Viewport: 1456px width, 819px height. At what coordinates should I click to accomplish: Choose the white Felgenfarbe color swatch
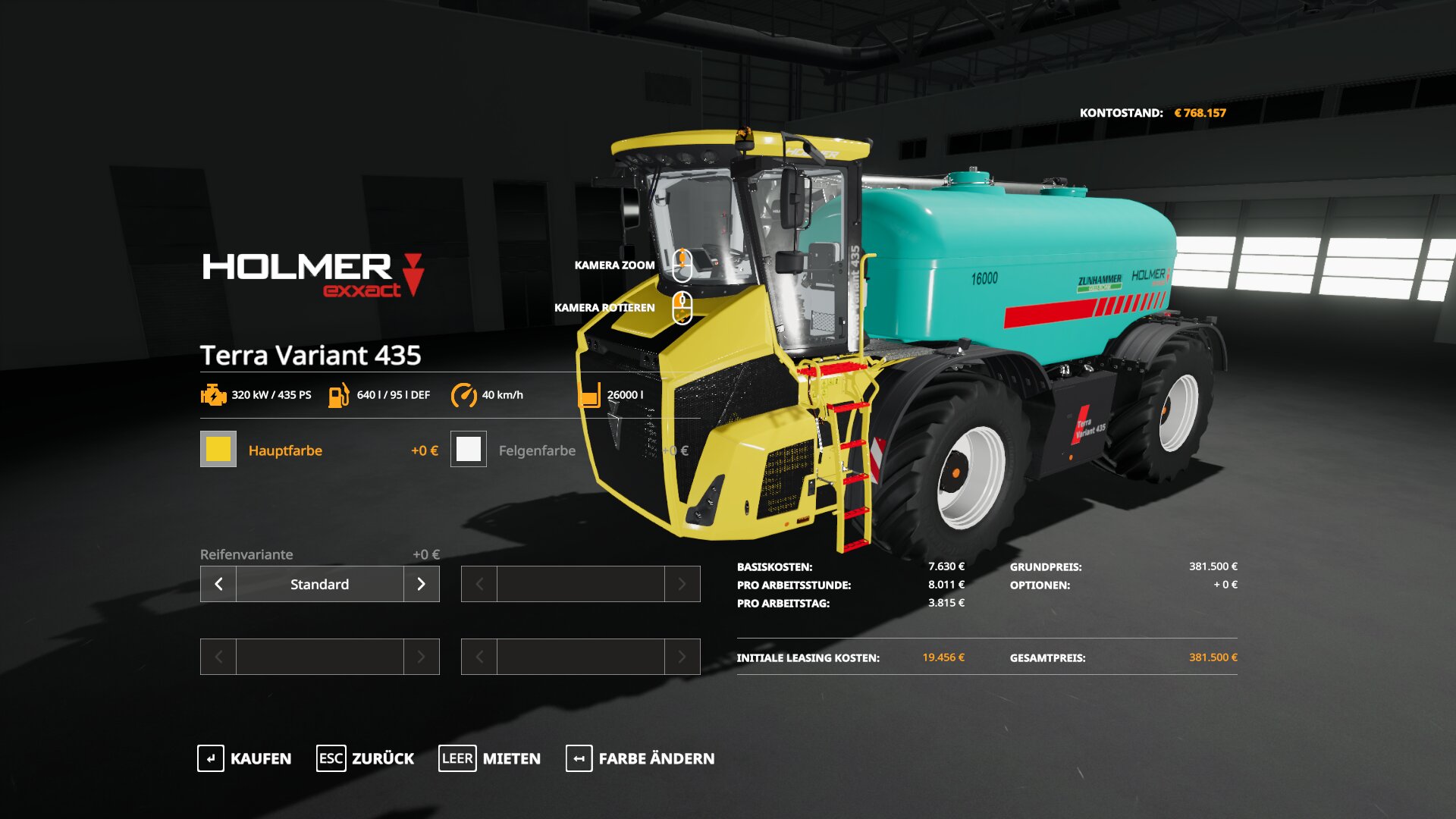(469, 449)
